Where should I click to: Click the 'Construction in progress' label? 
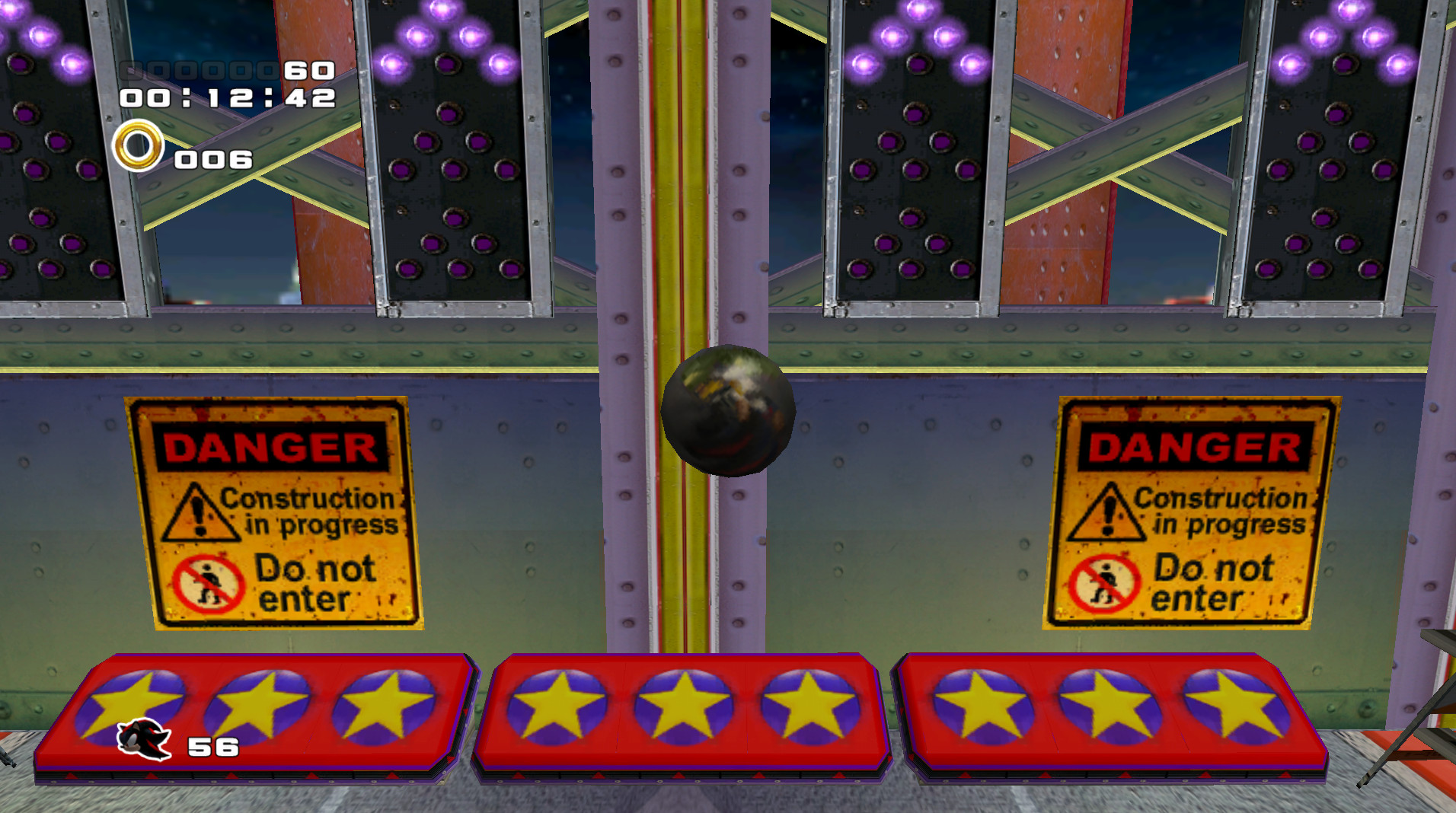click(308, 510)
